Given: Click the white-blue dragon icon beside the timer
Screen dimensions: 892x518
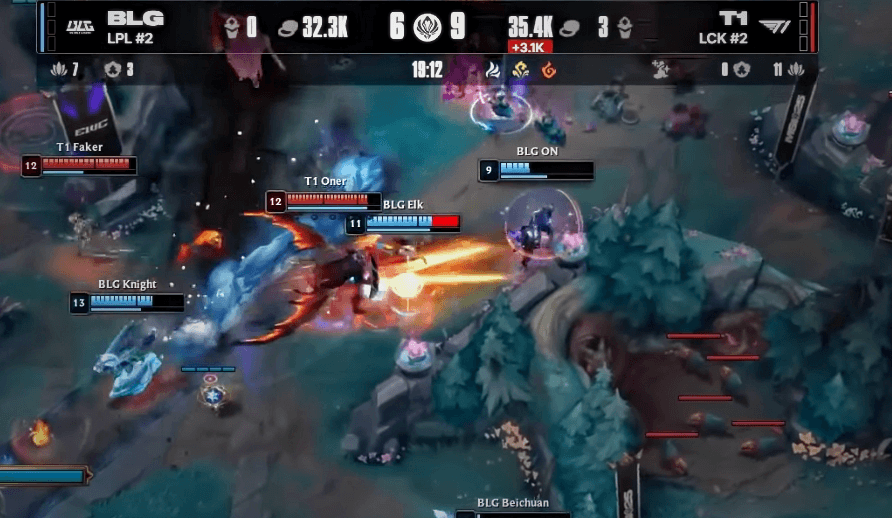Looking at the screenshot, I should [x=492, y=71].
